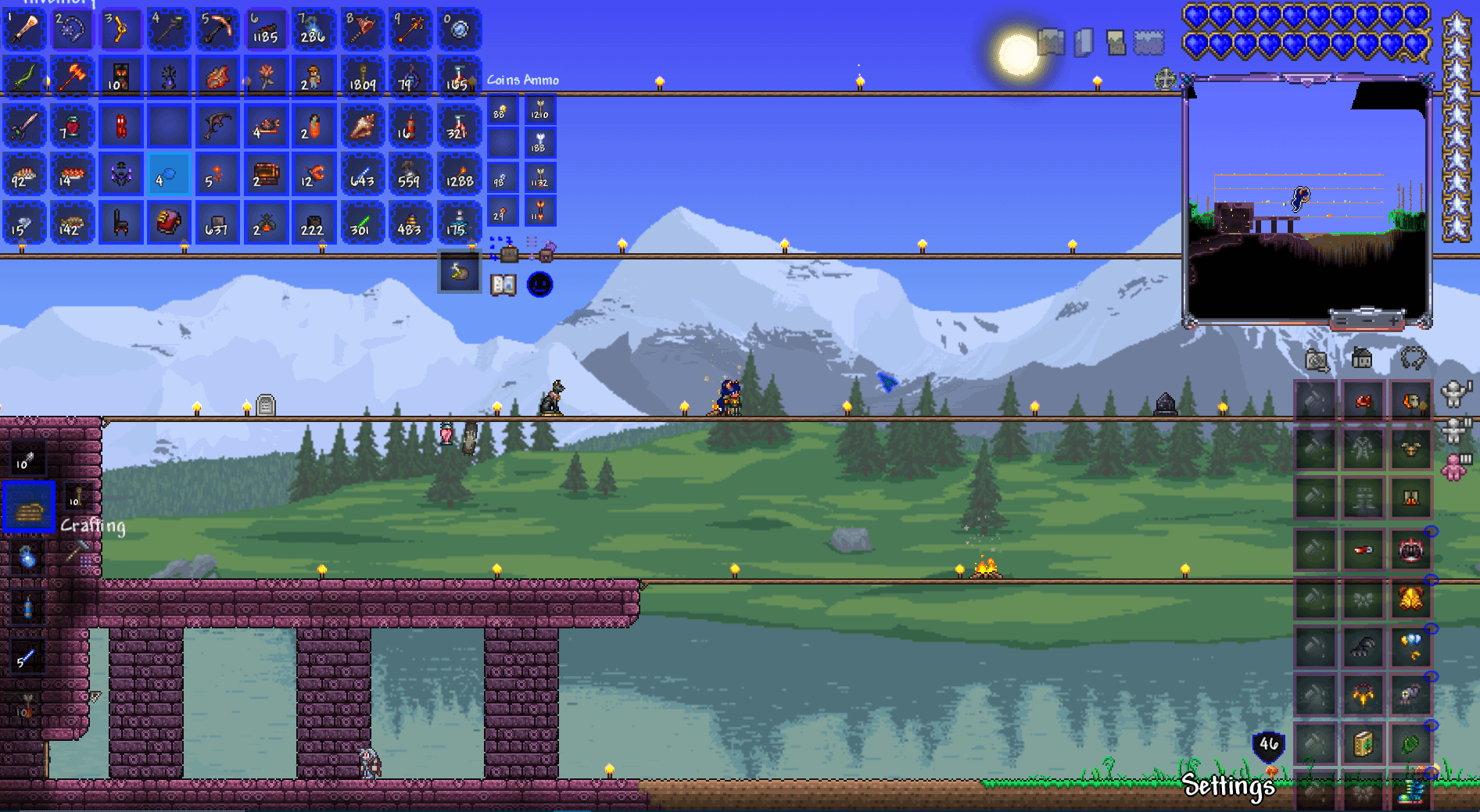Toggle visibility of the golden bell accessory
Image resolution: width=1480 pixels, height=812 pixels.
point(1432,581)
